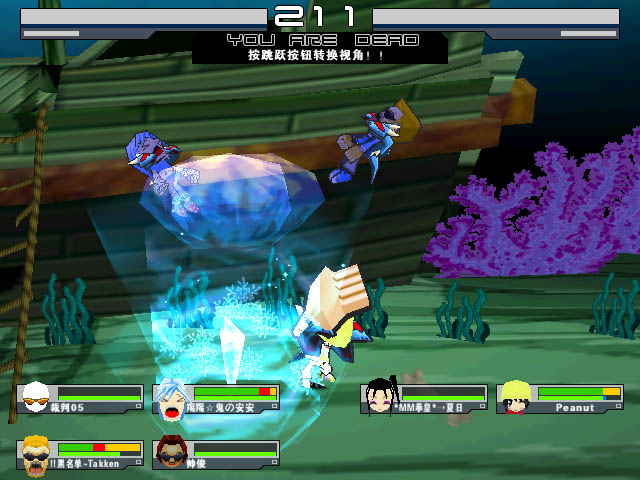Click the 裁判05 player portrait
Image resolution: width=640 pixels, height=480 pixels.
coord(36,398)
